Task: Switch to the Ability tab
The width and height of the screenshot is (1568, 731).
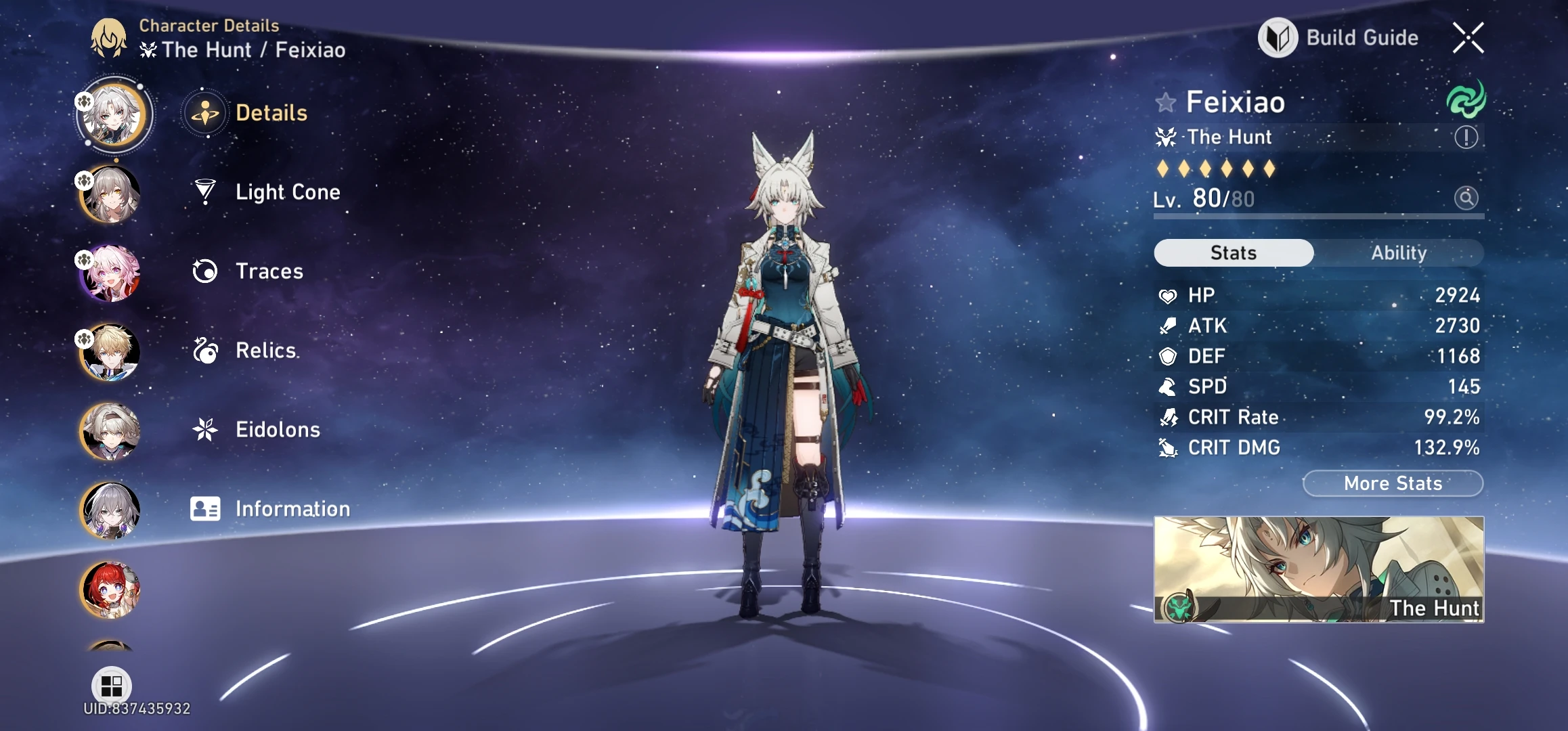Action: point(1399,252)
